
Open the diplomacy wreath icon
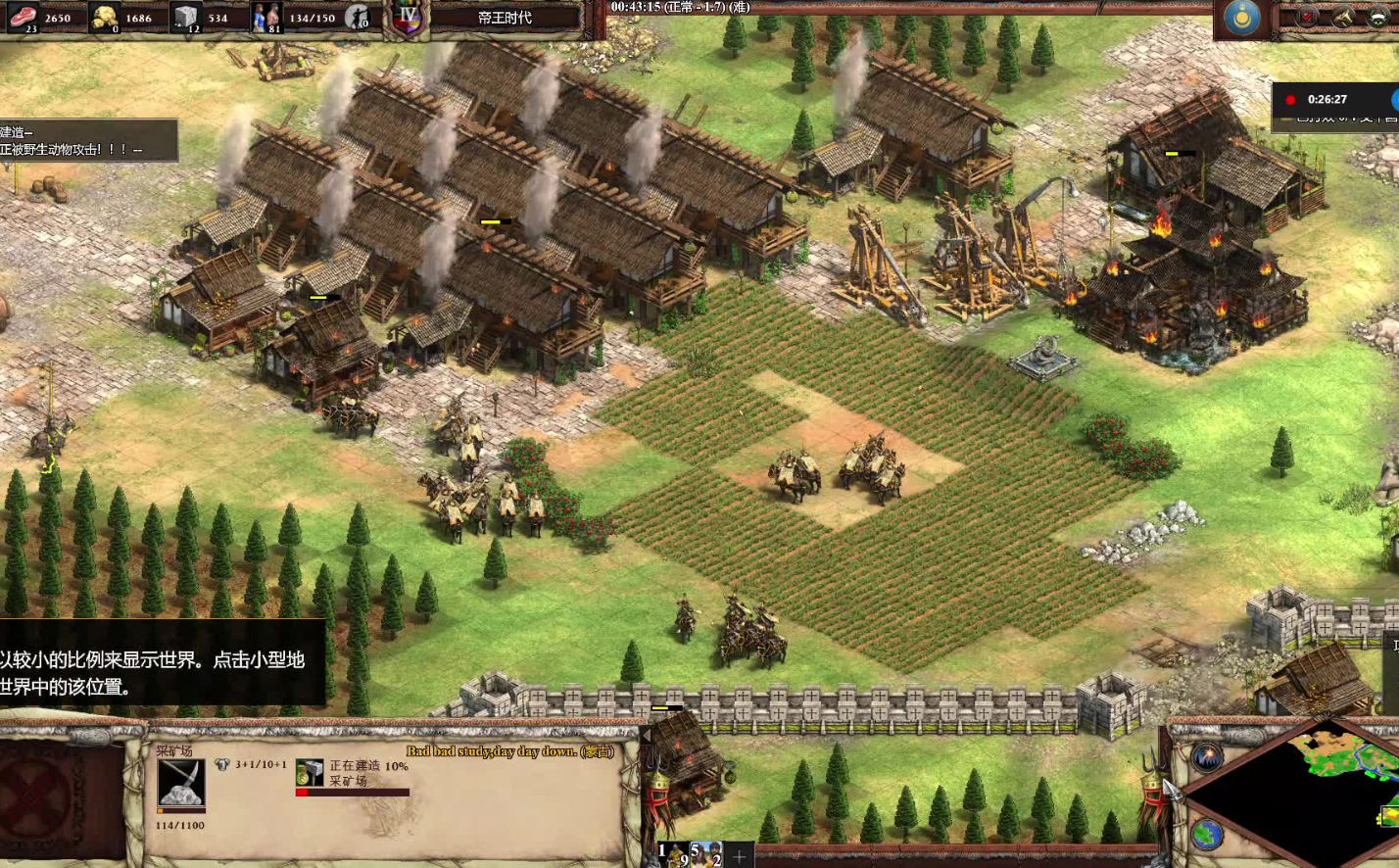[x=1377, y=17]
